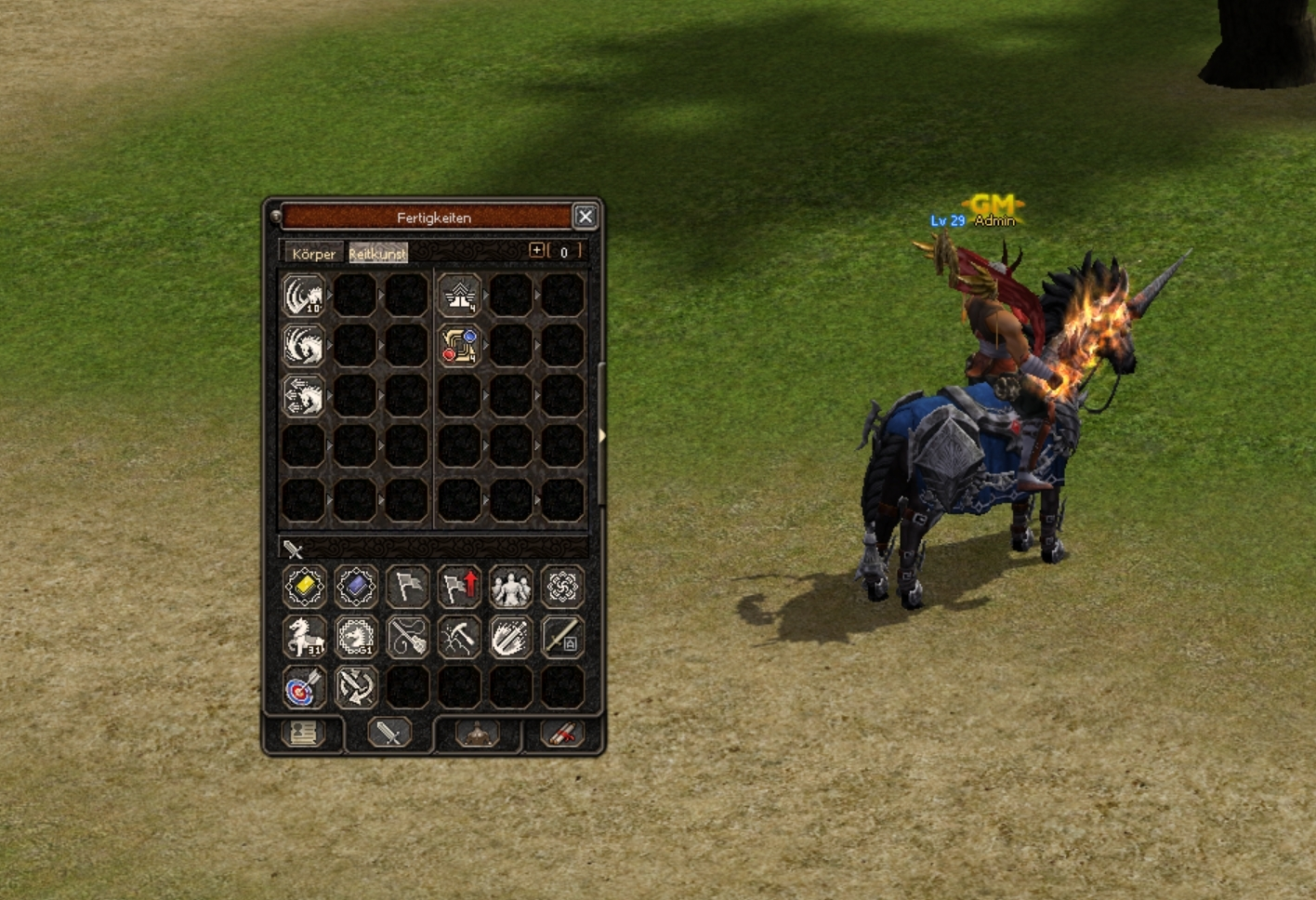Select the mining pickaxe skill icon

point(459,637)
